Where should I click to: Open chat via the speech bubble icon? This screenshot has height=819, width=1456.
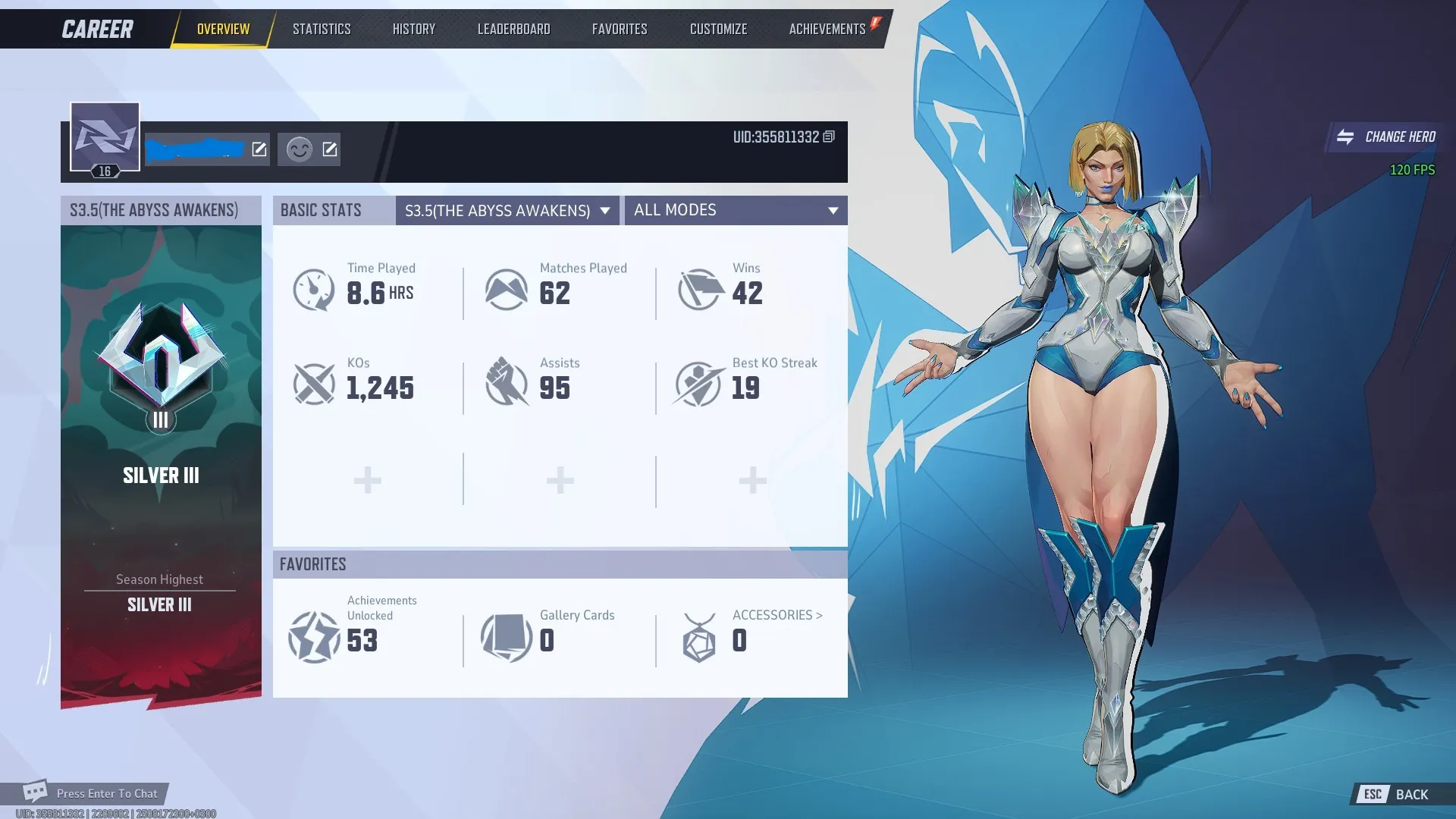pos(36,791)
